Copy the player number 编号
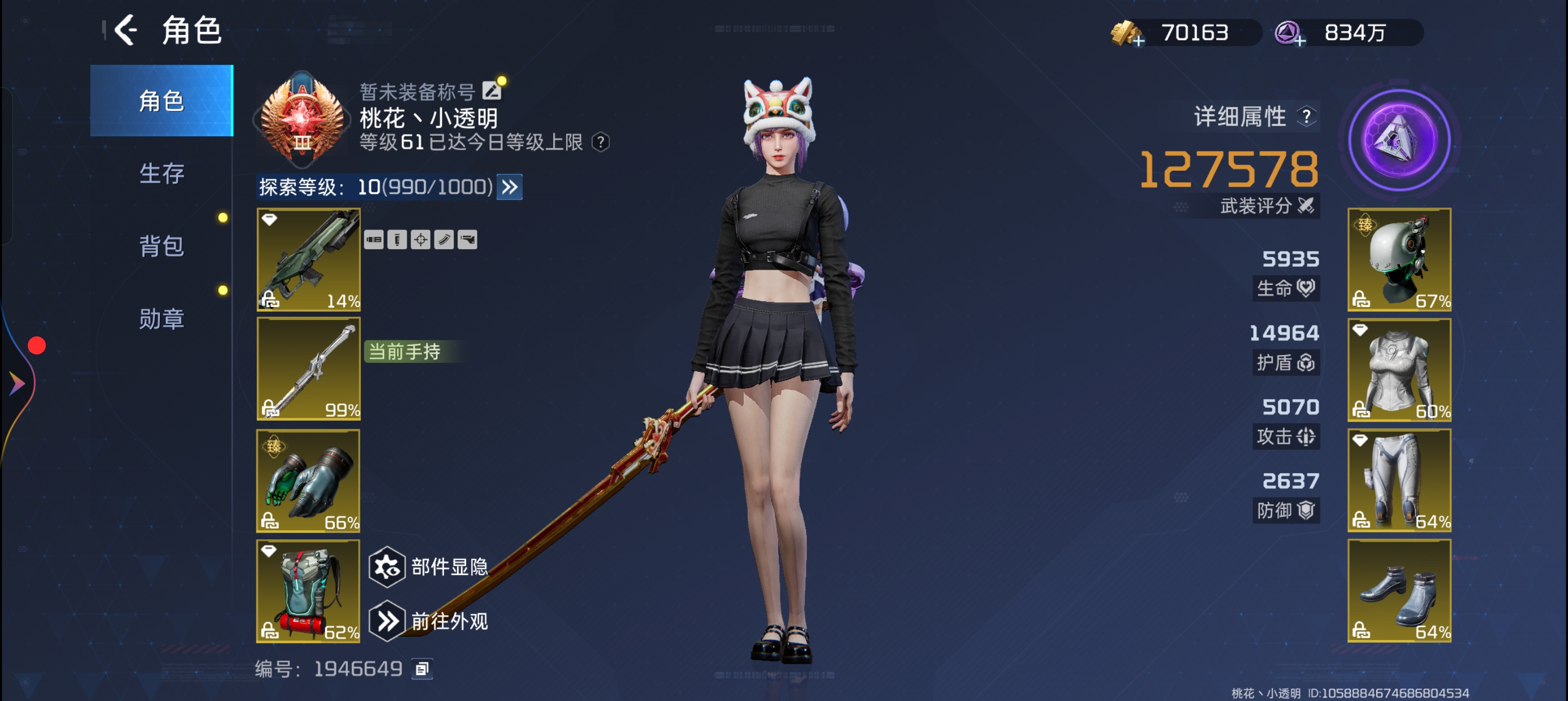Image resolution: width=1568 pixels, height=701 pixels. pyautogui.click(x=423, y=669)
